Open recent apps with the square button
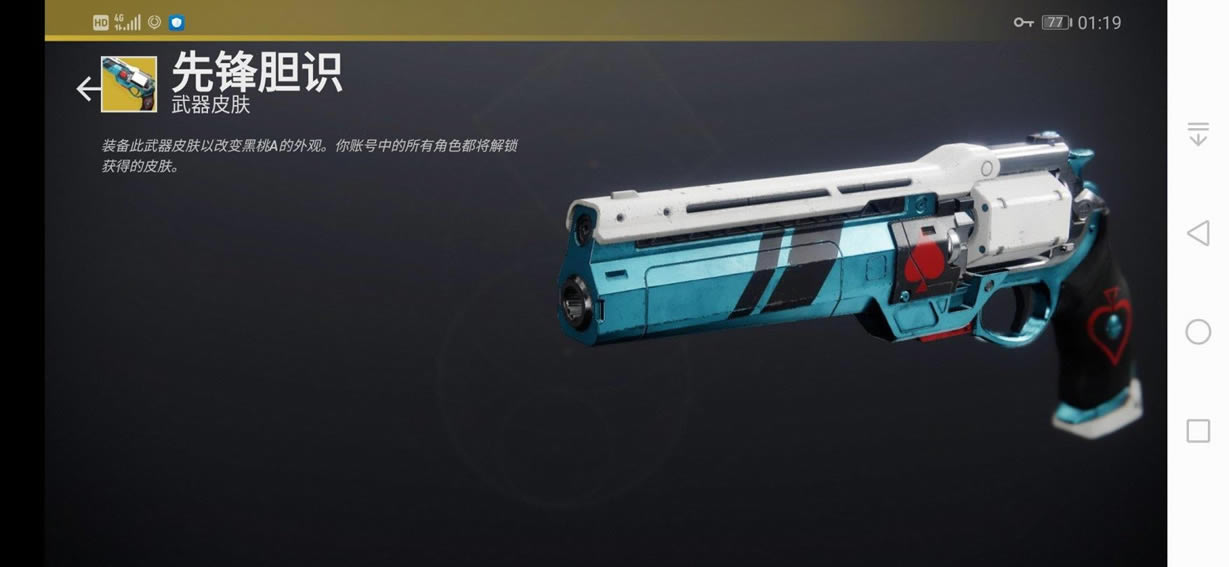Viewport: 1229px width, 567px height. pos(1198,431)
